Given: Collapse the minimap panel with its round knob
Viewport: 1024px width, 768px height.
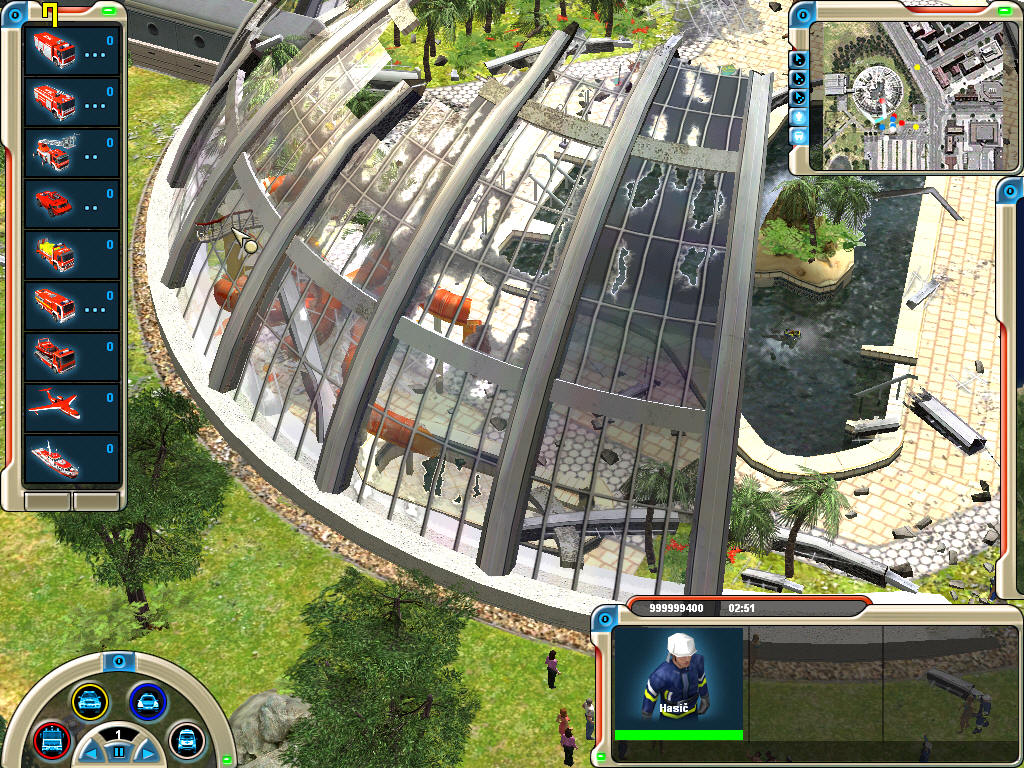Looking at the screenshot, I should click(x=804, y=13).
